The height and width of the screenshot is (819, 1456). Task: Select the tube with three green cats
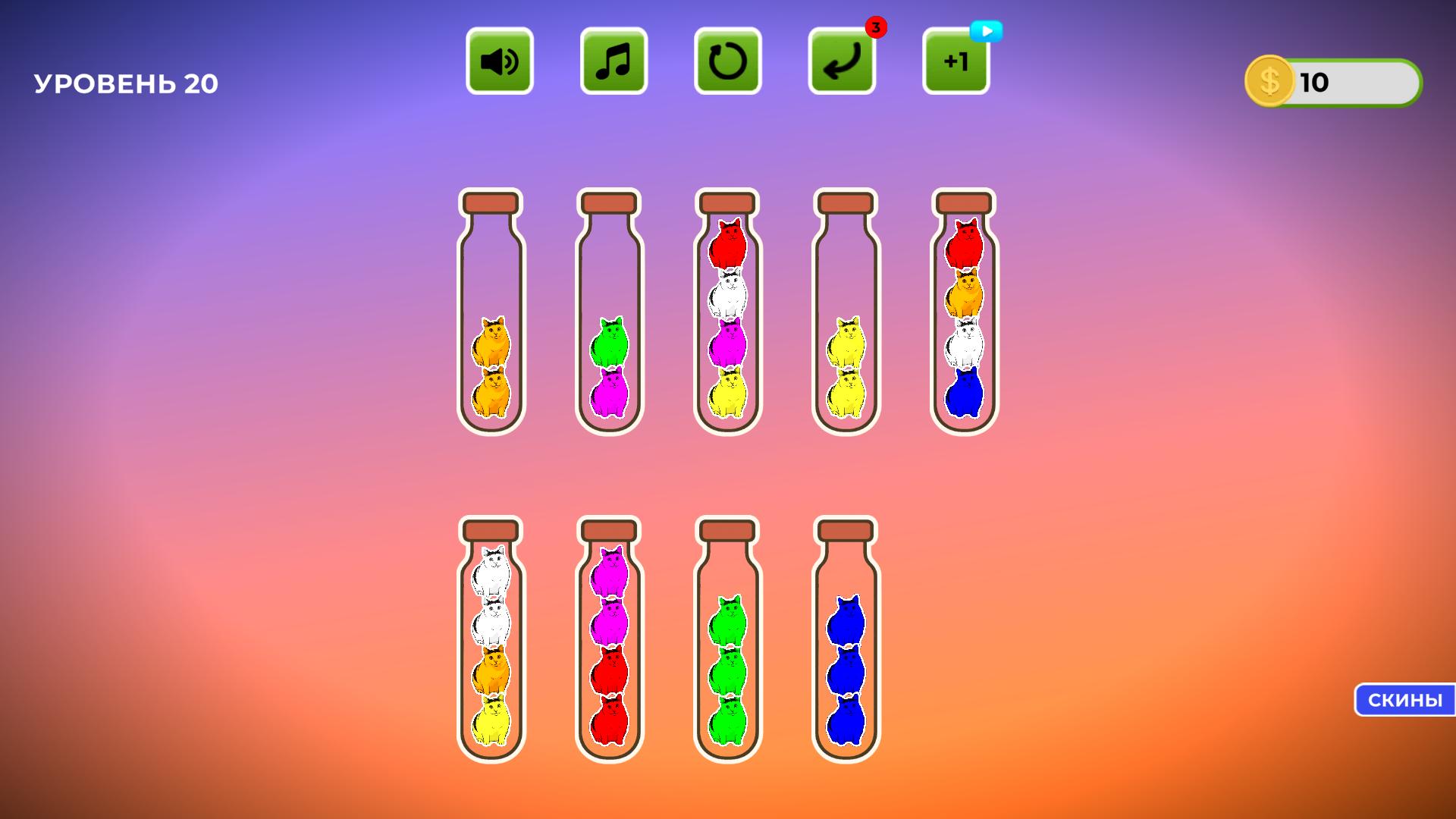(x=729, y=660)
